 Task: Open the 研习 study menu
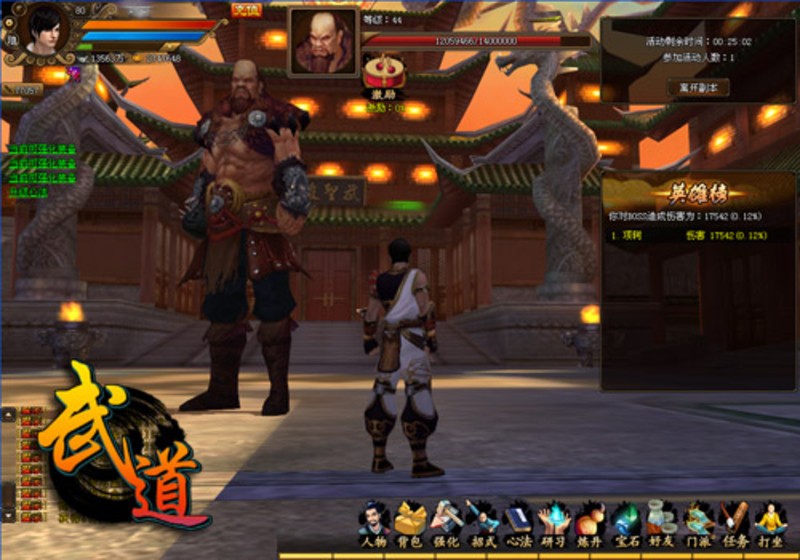pos(554,522)
